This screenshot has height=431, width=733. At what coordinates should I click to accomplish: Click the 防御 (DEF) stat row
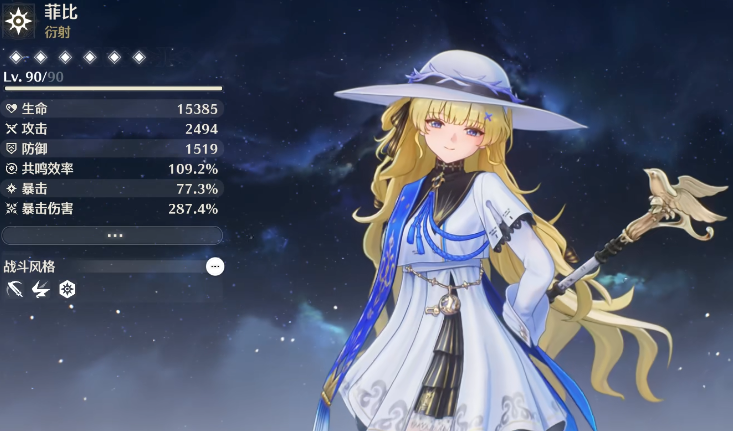[x=112, y=148]
